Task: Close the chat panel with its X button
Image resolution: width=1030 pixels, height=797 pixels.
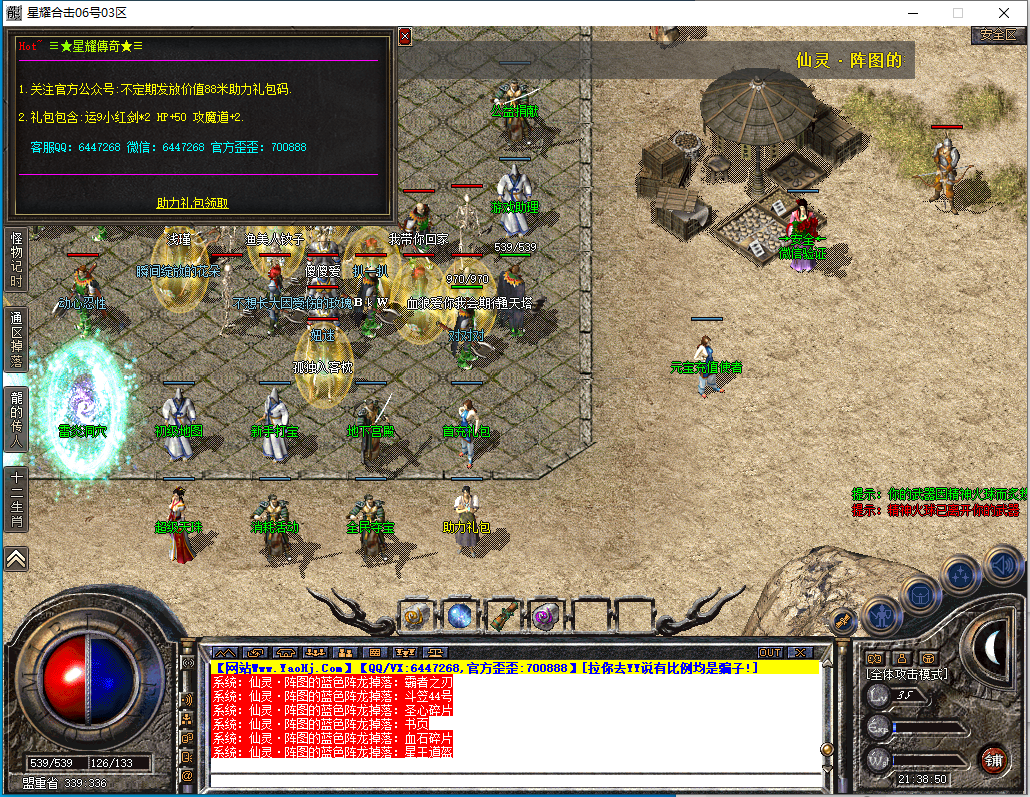Action: tap(798, 653)
